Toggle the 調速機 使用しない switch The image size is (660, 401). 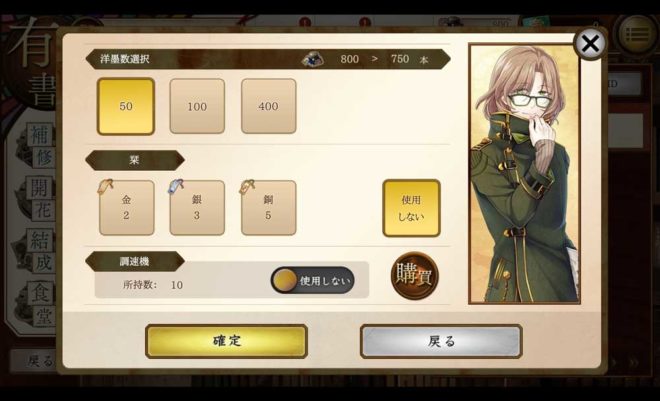pyautogui.click(x=312, y=281)
